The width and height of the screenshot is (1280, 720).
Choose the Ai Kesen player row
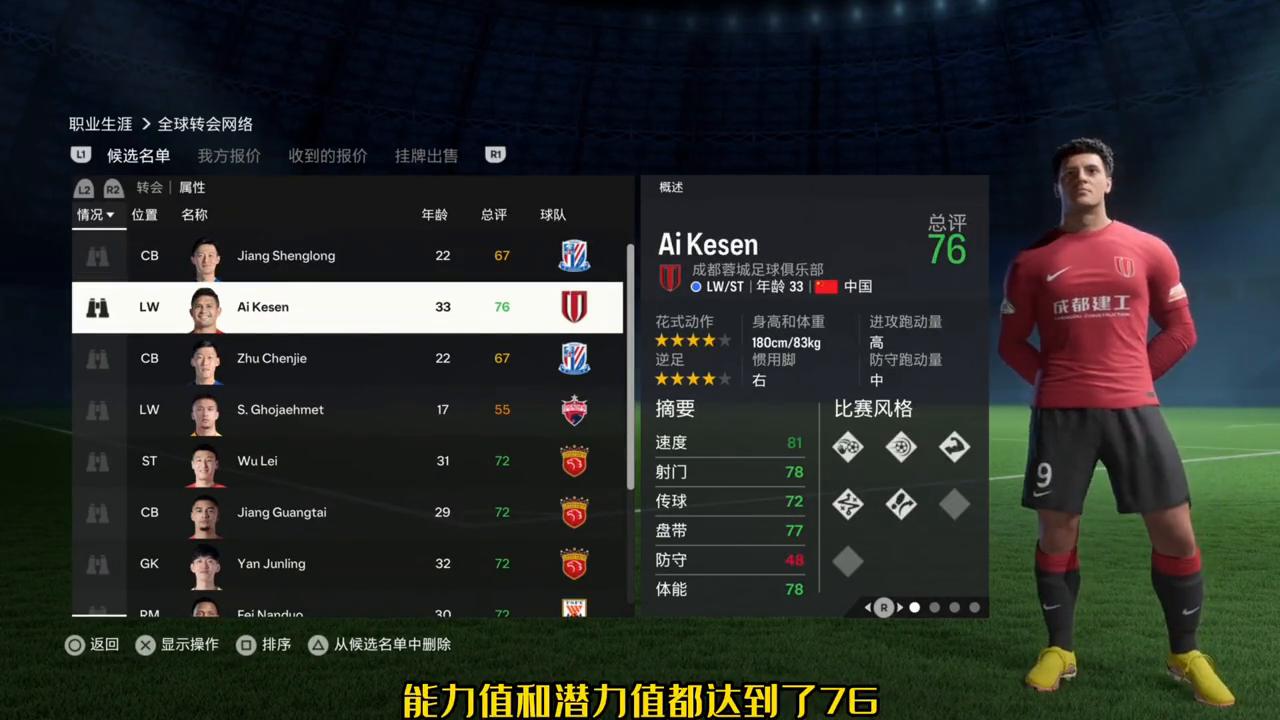[x=347, y=307]
